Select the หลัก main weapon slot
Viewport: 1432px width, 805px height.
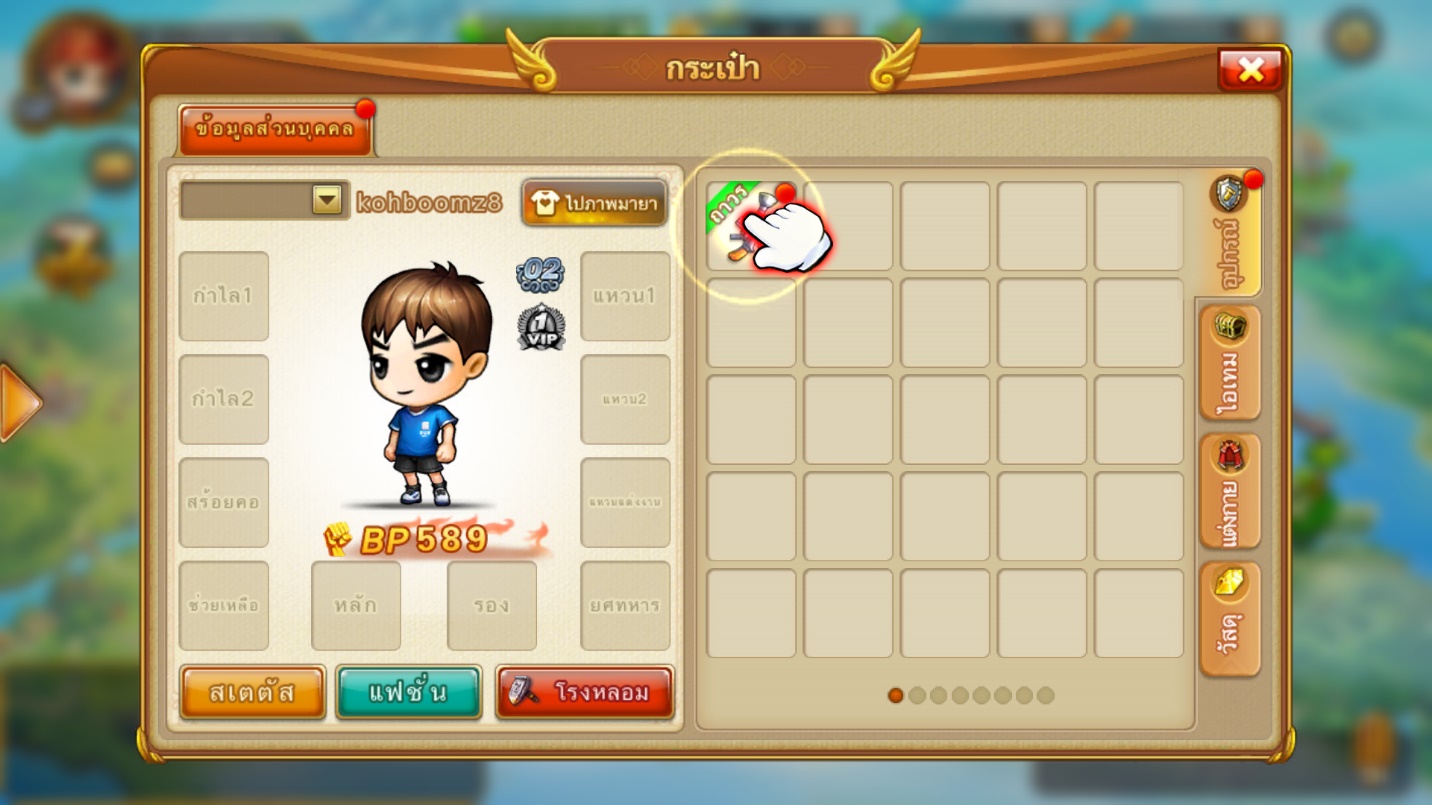(356, 605)
